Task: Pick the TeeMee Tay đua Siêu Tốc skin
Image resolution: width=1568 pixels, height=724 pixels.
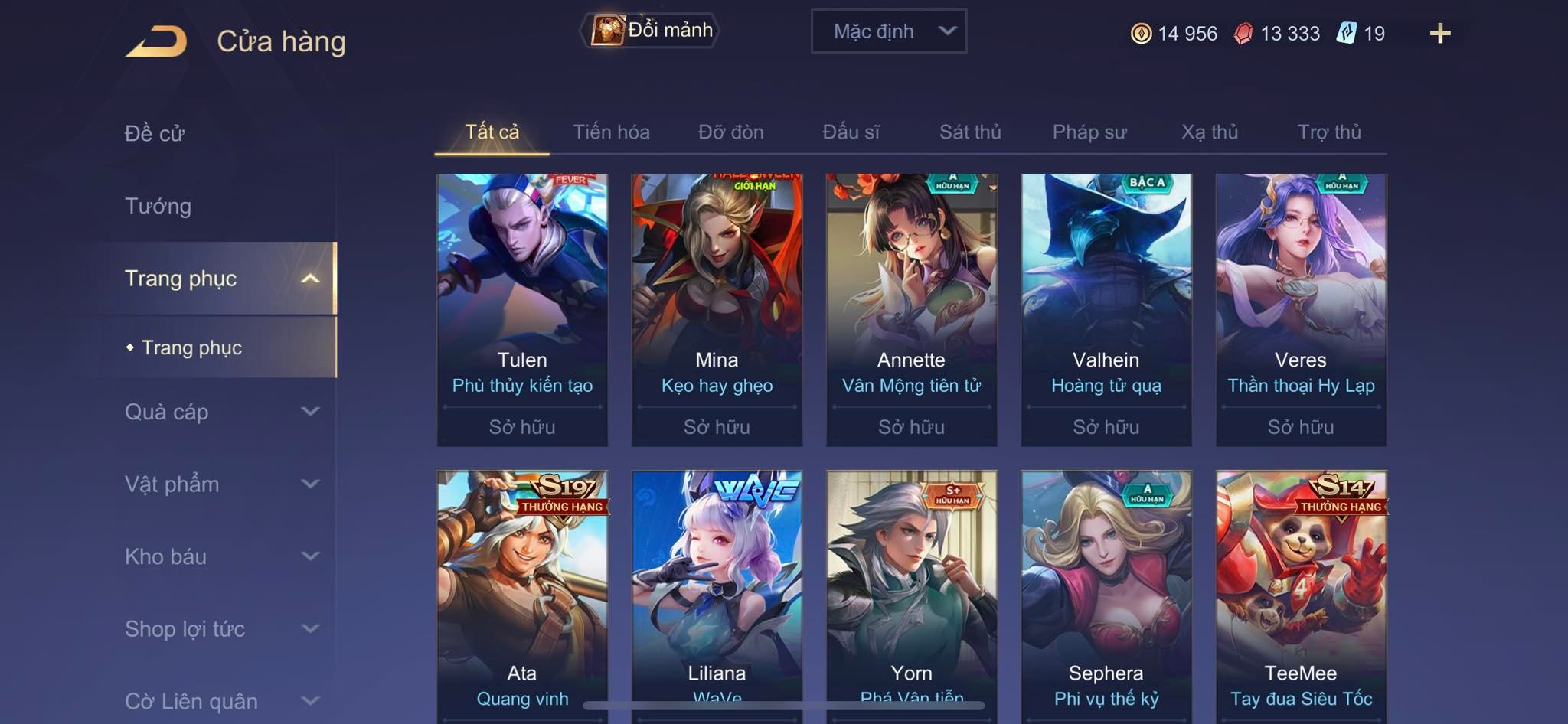Action: pos(1301,597)
